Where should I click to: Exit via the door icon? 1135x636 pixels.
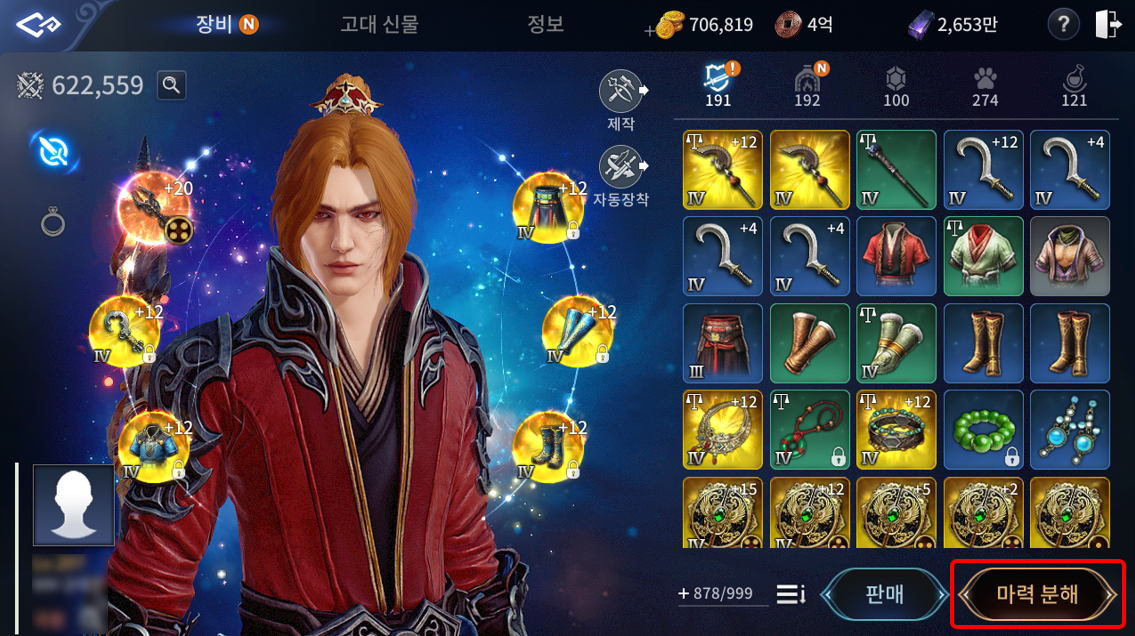pyautogui.click(x=1109, y=25)
